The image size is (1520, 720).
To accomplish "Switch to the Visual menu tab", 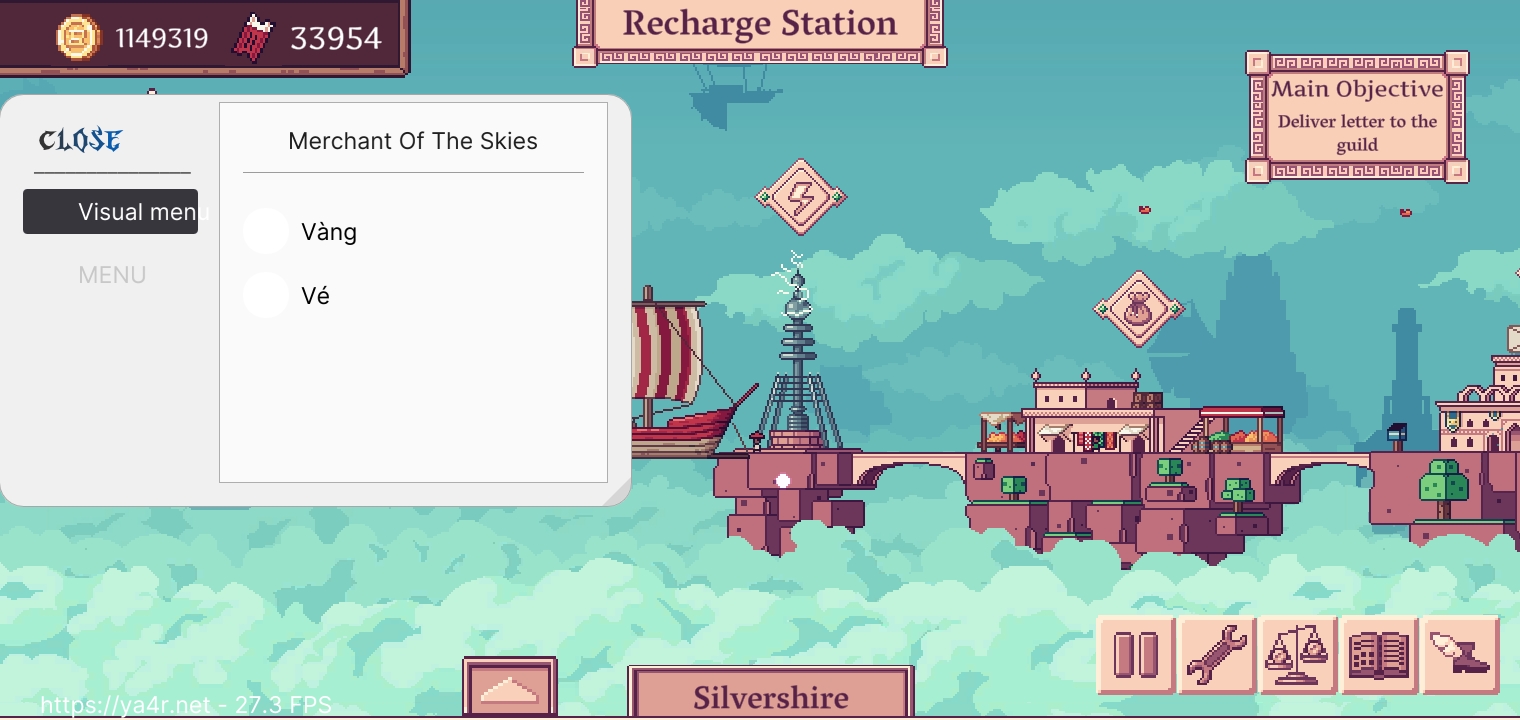I will point(110,212).
